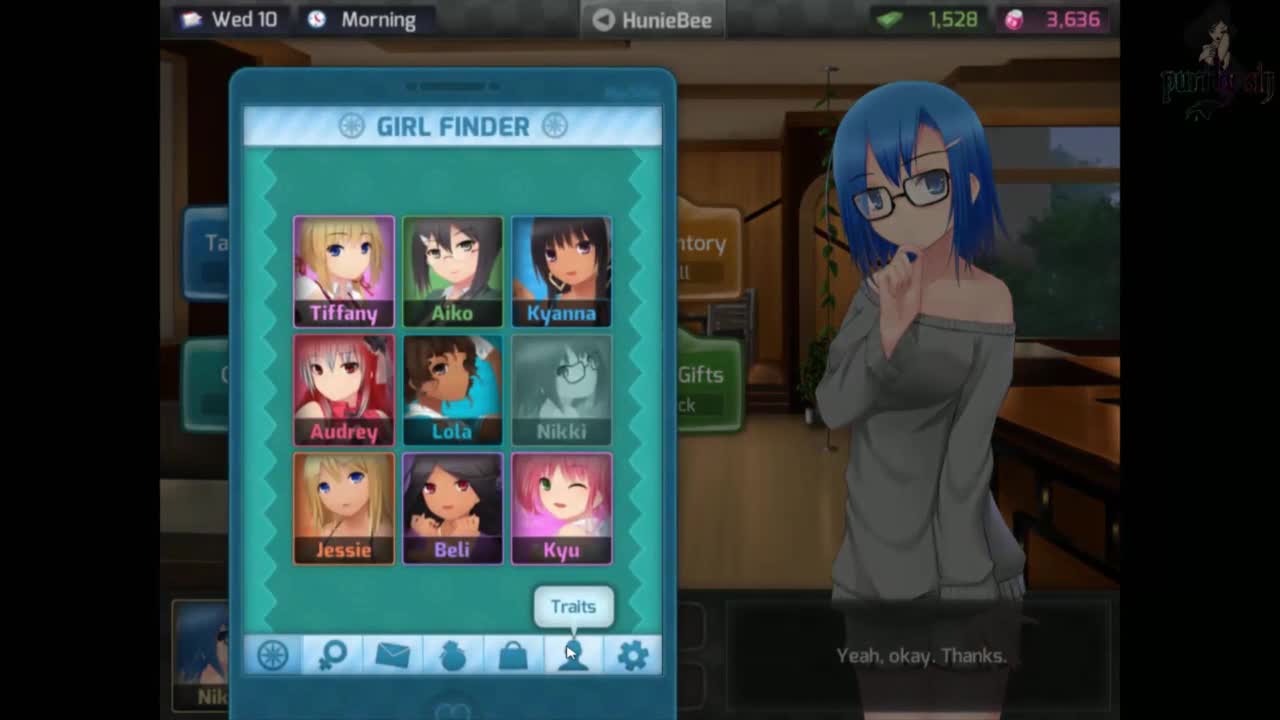Choose Beli from the finder grid
Screen dimensions: 1280x720
click(x=452, y=507)
